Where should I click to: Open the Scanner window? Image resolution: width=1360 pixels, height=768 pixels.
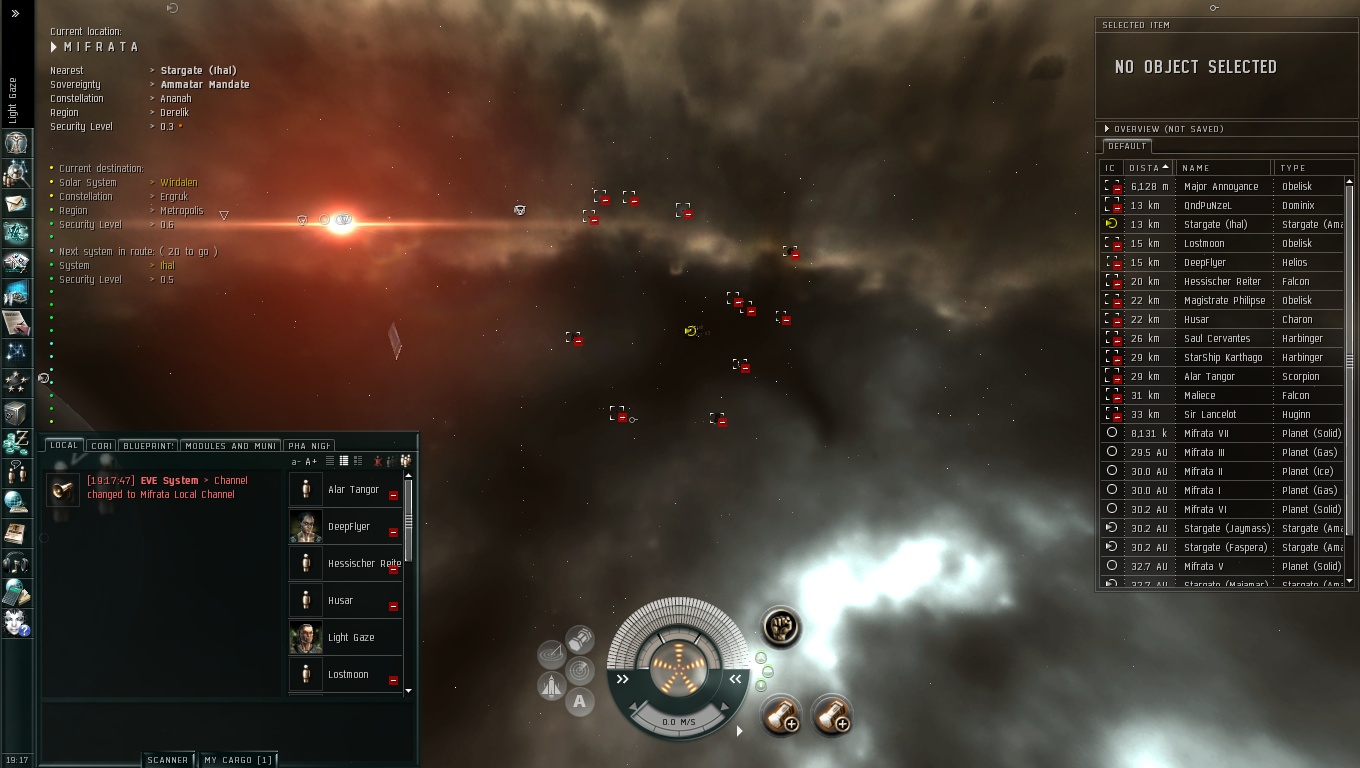[x=167, y=760]
